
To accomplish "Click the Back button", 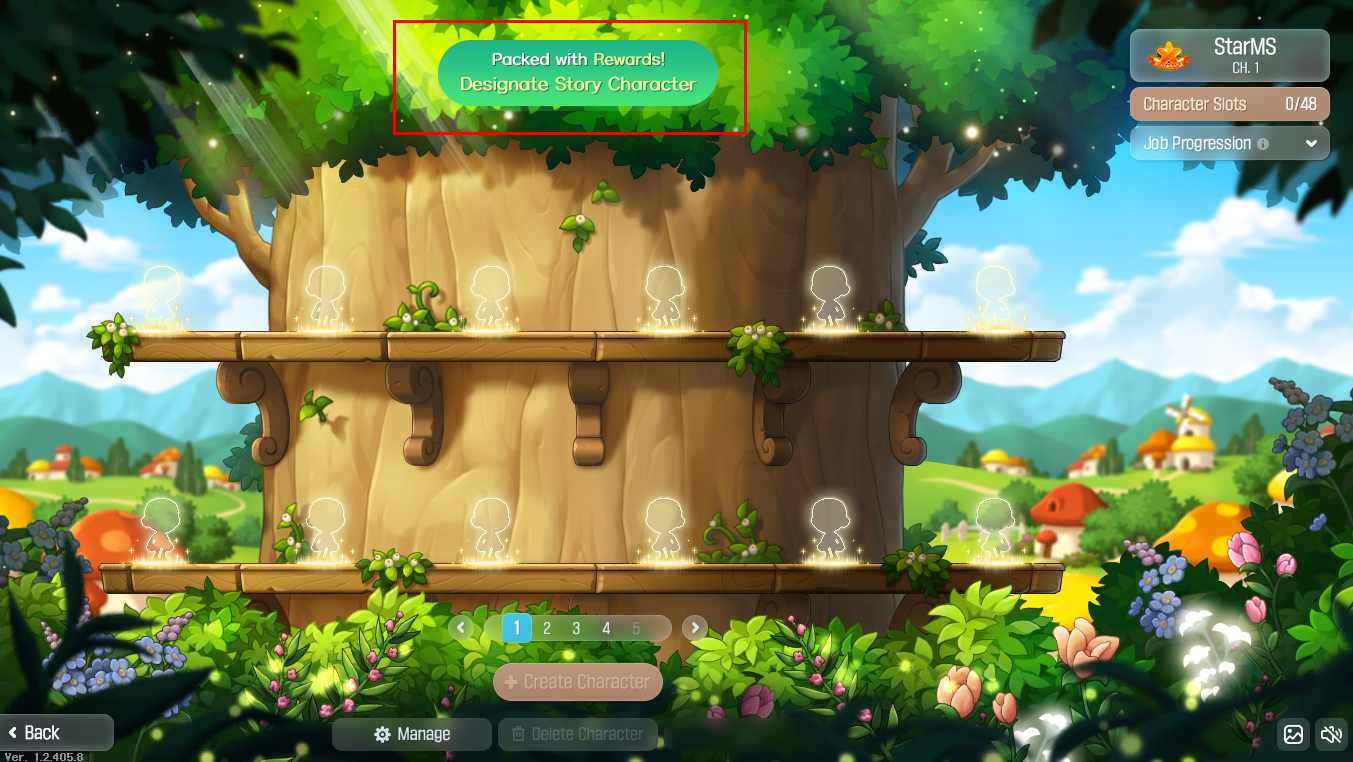I will click(x=40, y=732).
